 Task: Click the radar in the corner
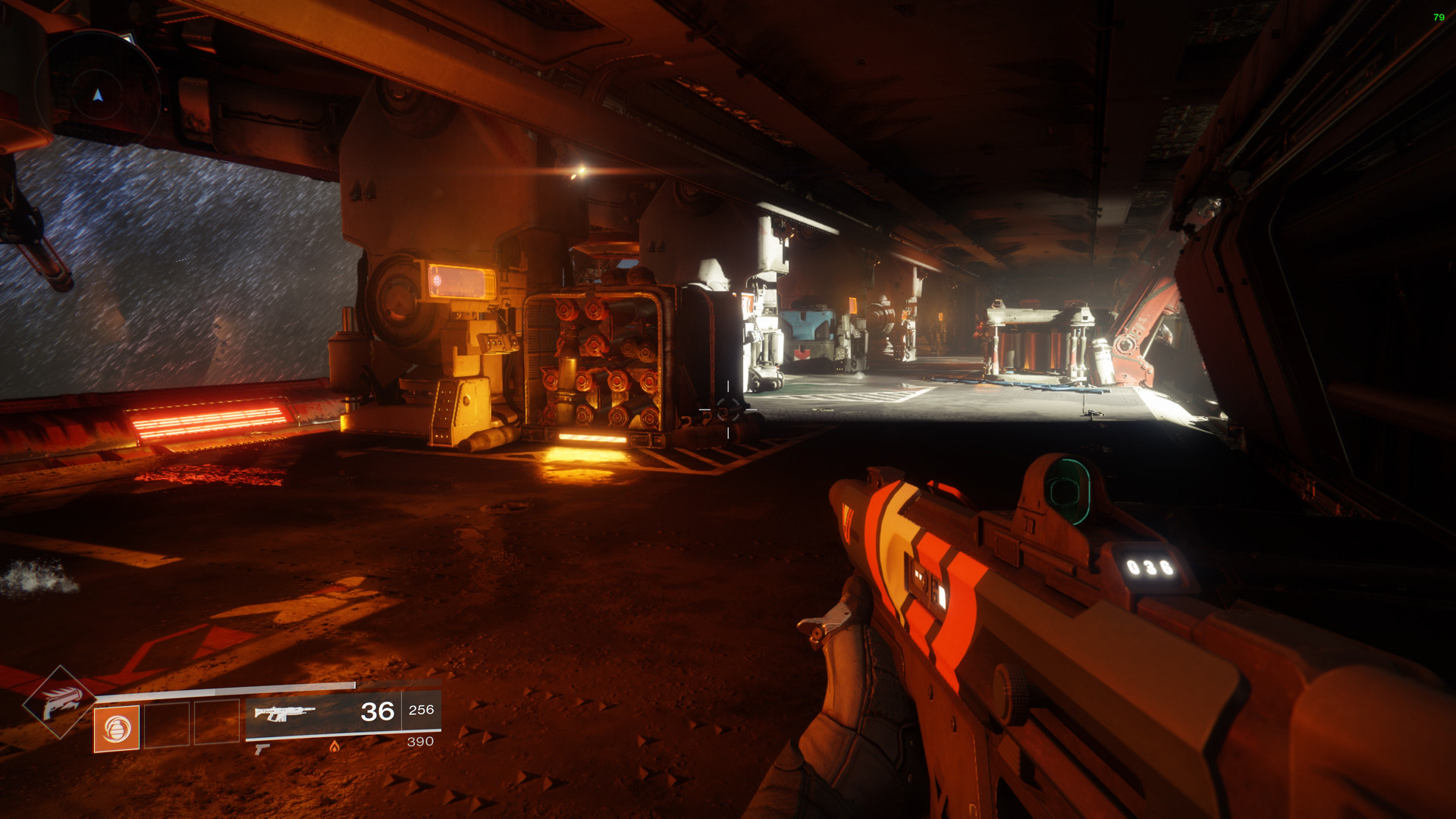pos(97,94)
